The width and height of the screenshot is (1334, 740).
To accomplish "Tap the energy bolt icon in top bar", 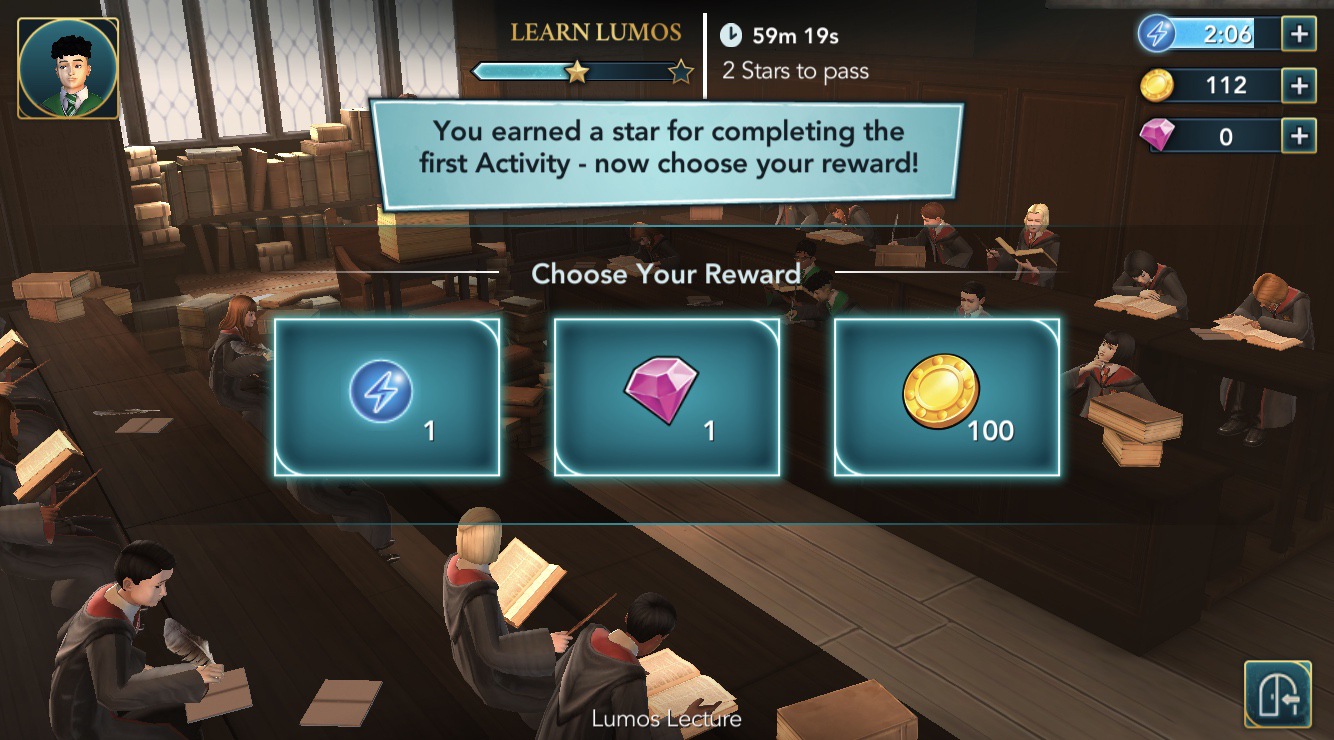I will 1159,33.
